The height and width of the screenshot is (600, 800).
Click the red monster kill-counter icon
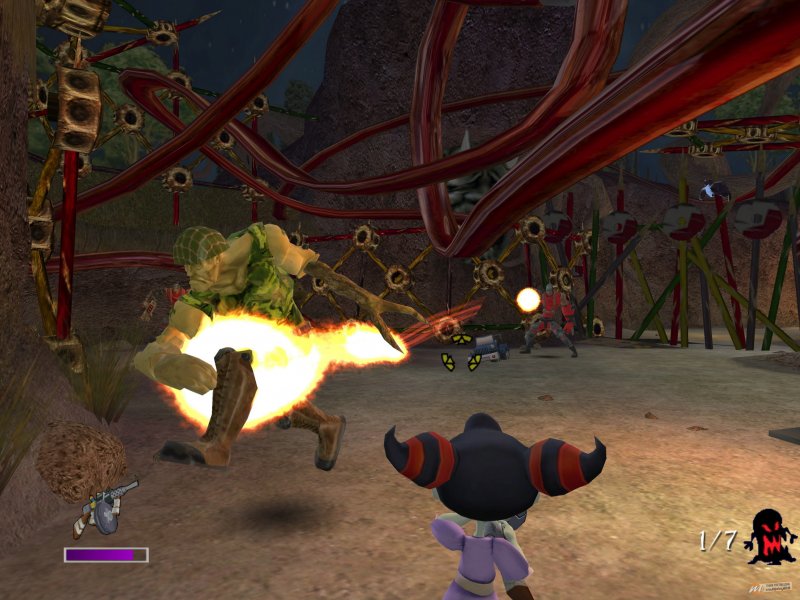click(x=769, y=539)
